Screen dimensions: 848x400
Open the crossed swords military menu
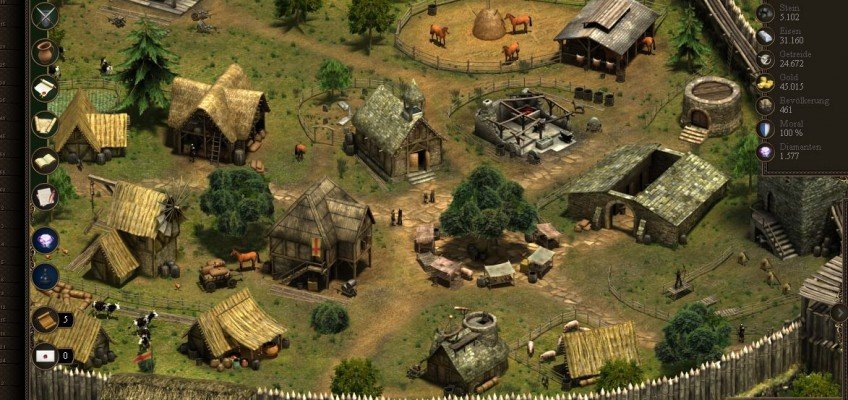45,15
